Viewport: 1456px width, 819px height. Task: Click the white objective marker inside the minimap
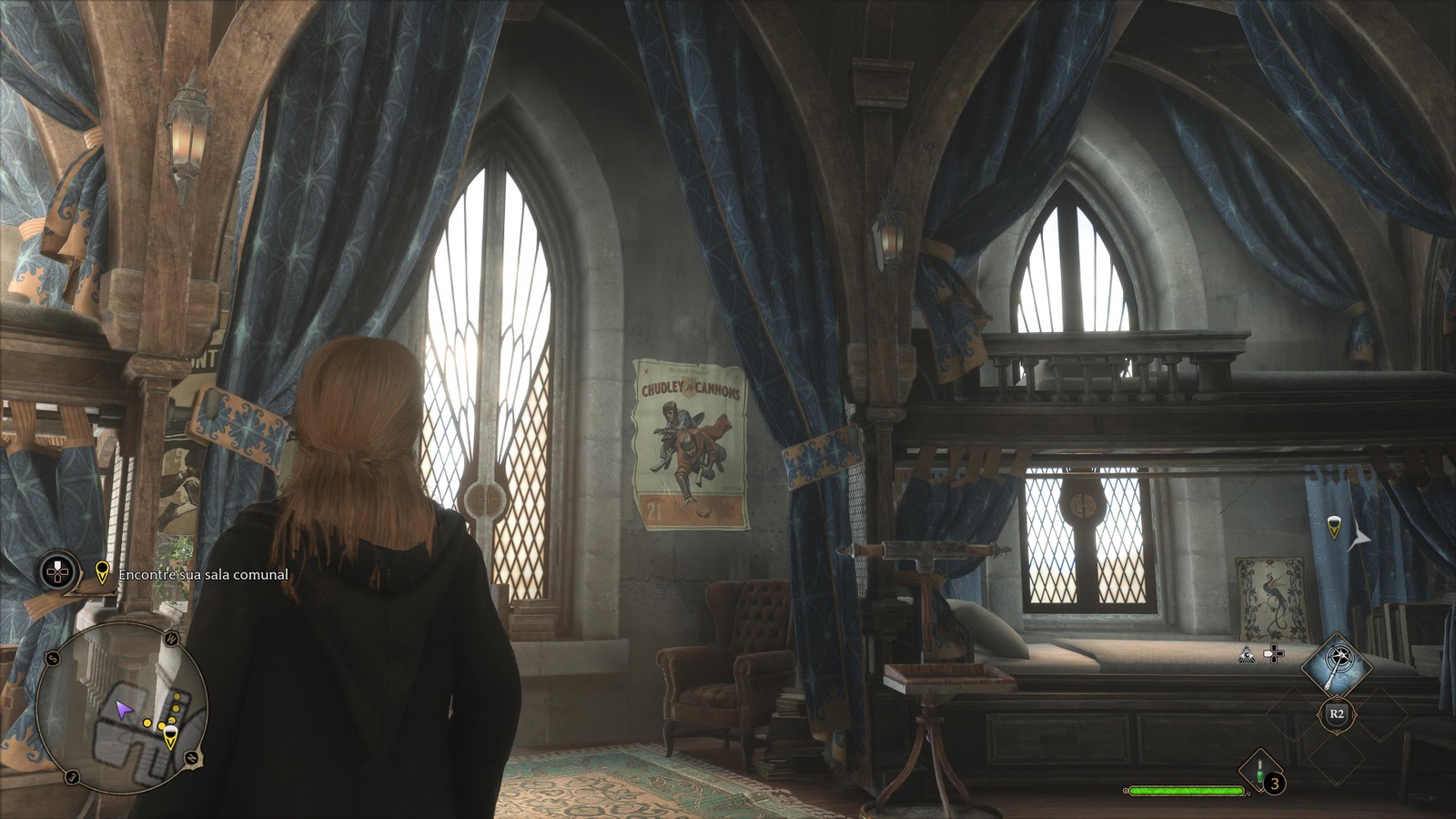click(x=170, y=732)
